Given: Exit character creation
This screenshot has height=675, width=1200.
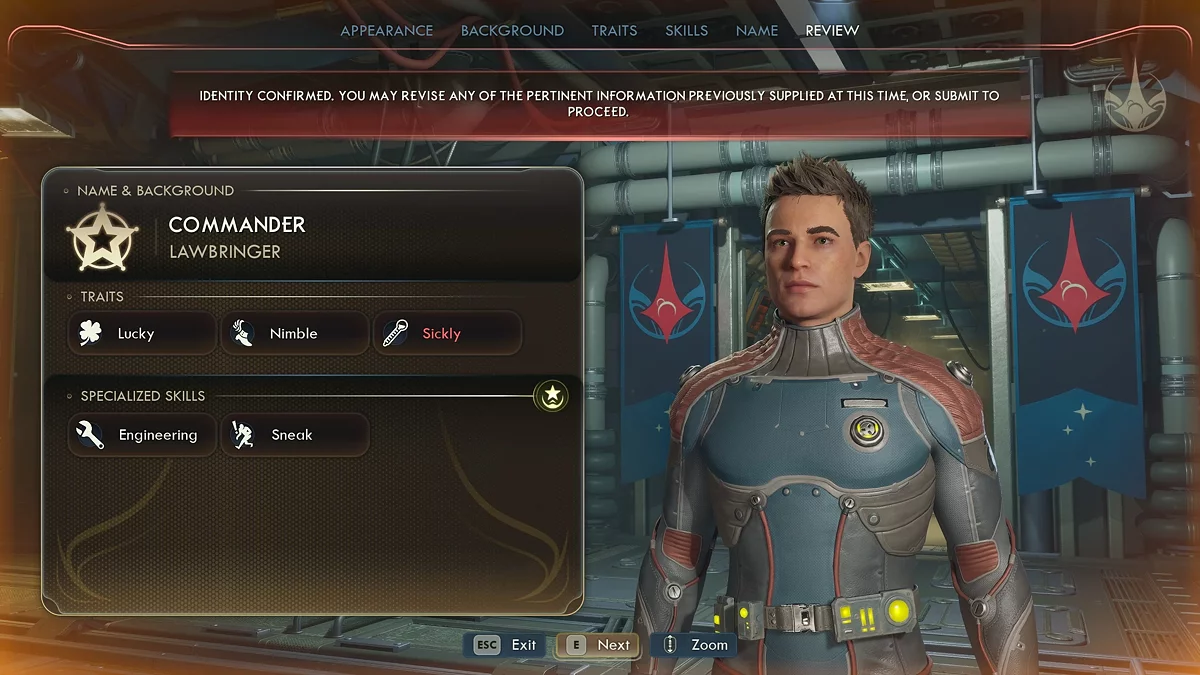Looking at the screenshot, I should pos(507,645).
